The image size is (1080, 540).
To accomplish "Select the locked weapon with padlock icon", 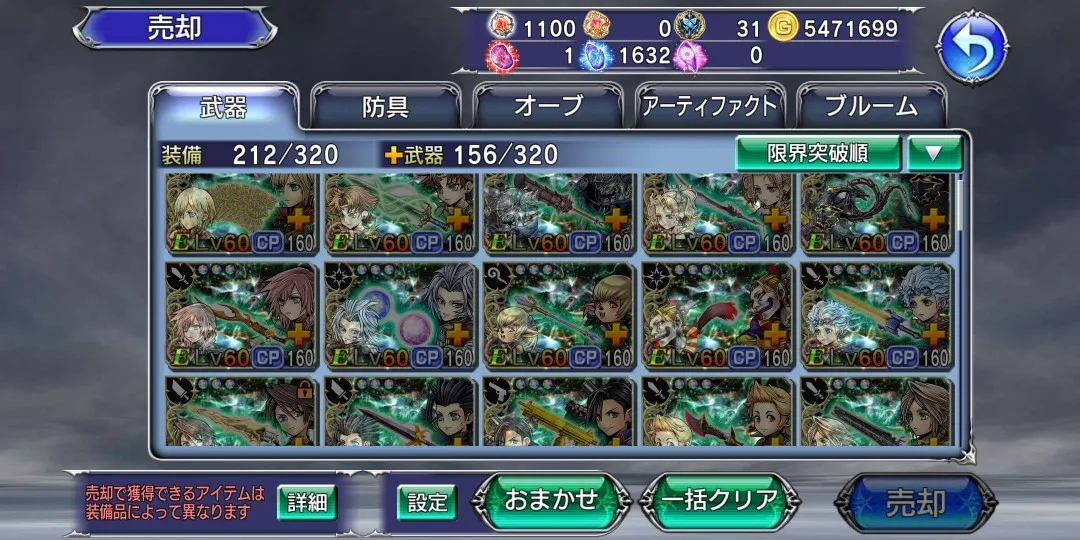I will (240, 411).
